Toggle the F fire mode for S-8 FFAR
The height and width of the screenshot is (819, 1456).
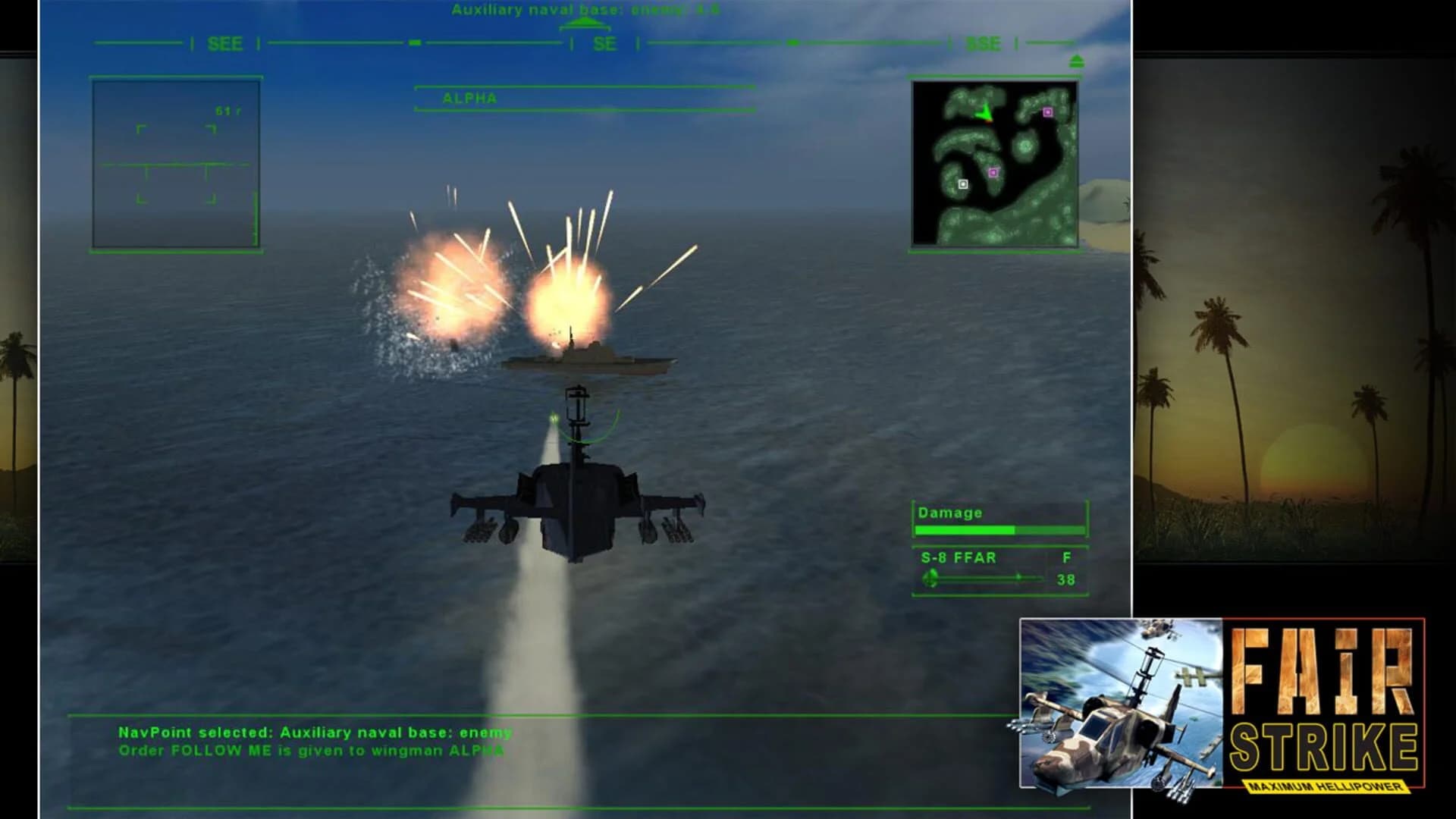1068,558
